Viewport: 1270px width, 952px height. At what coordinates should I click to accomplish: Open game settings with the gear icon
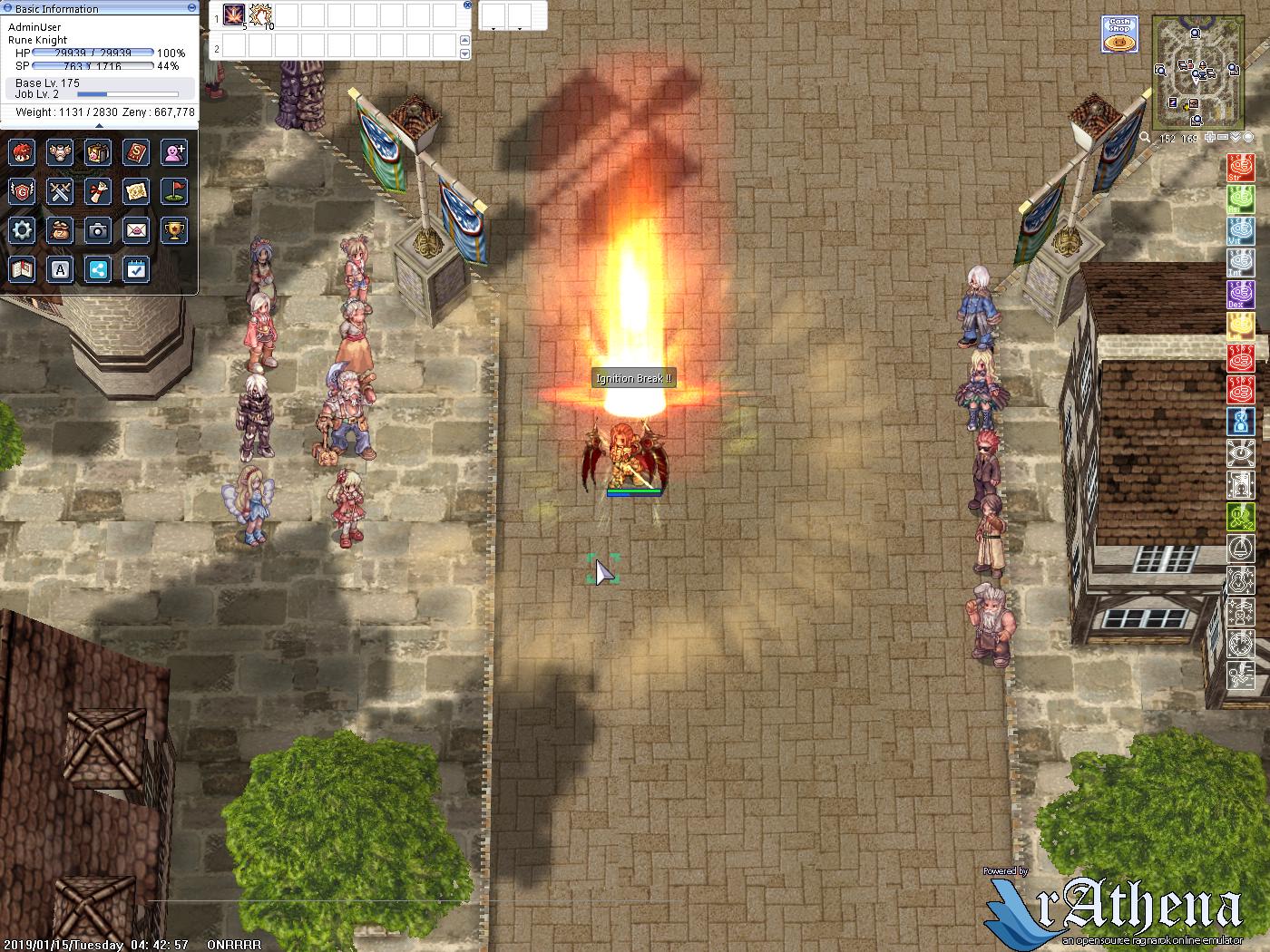tap(22, 230)
